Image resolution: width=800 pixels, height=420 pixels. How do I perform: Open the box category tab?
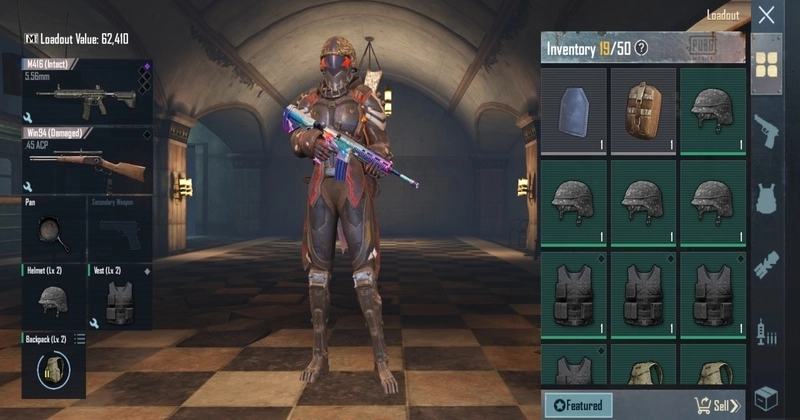[x=766, y=397]
